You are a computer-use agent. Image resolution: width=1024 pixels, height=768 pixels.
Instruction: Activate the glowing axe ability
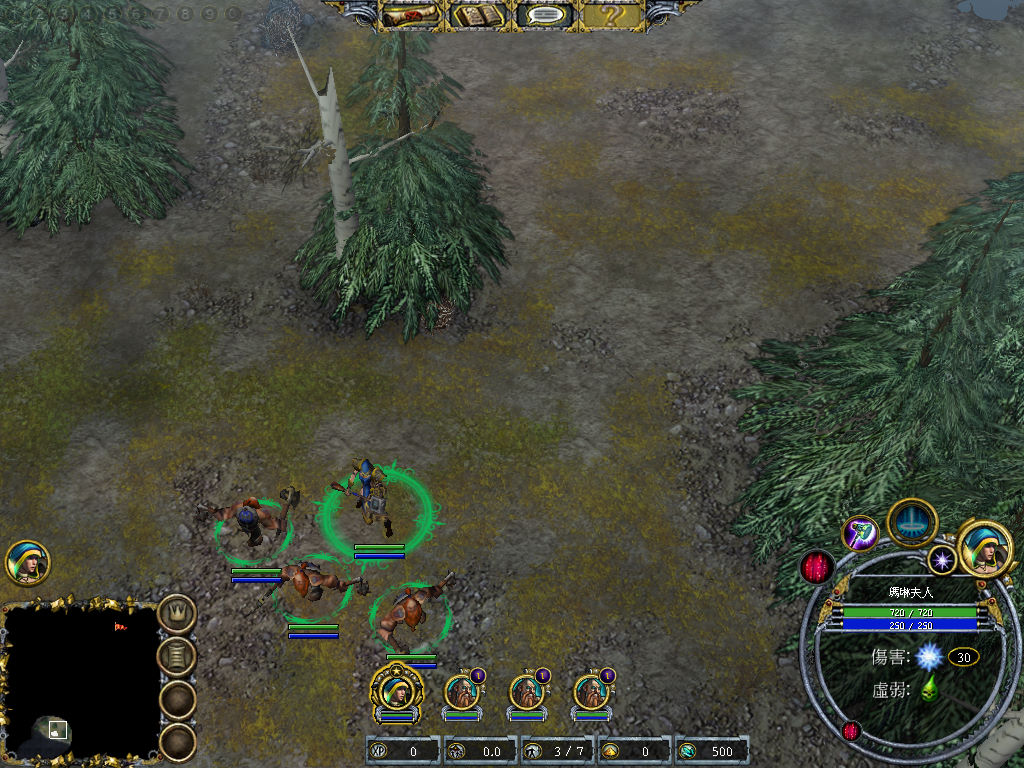click(x=860, y=533)
